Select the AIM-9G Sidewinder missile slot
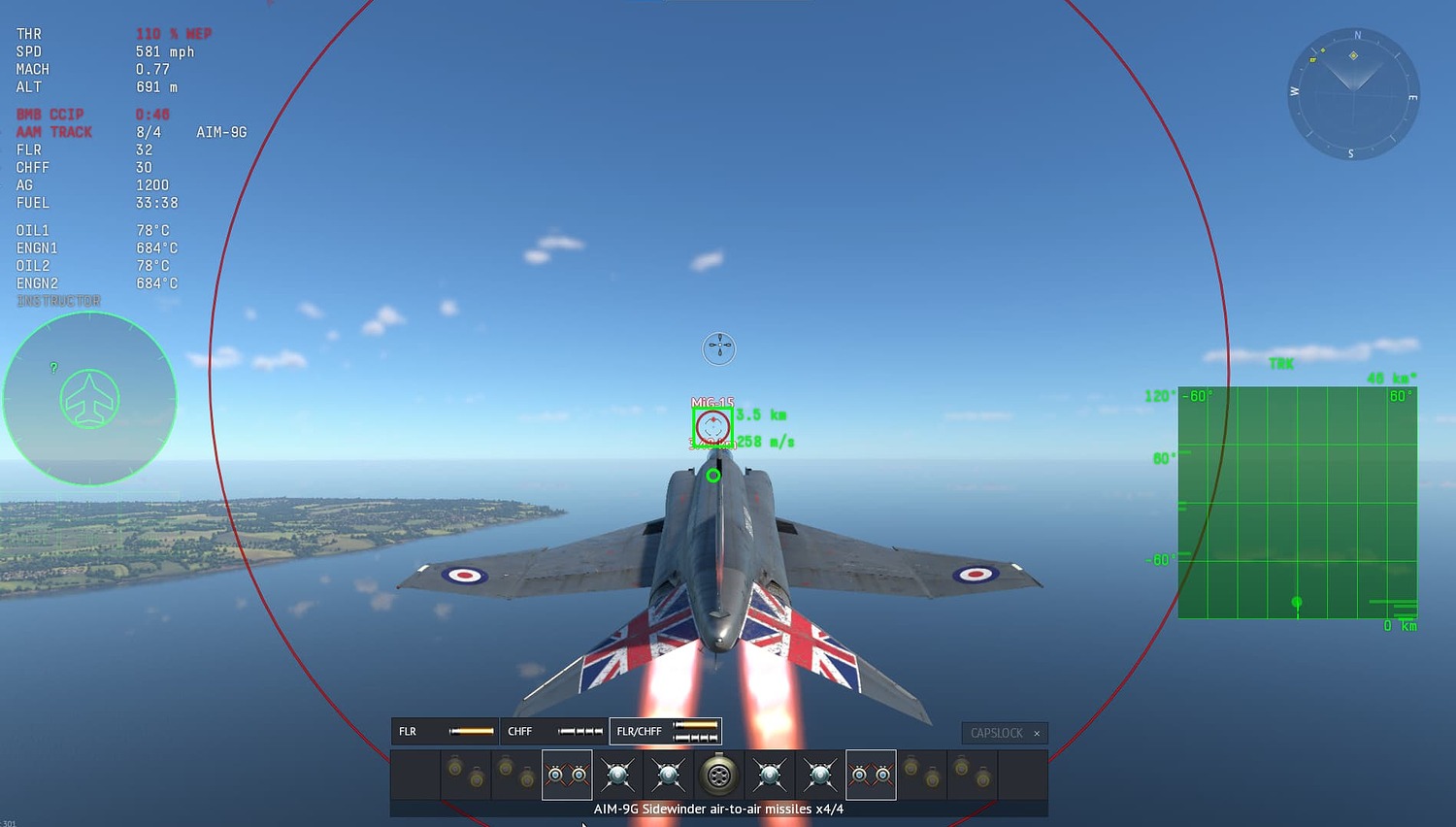Image resolution: width=1456 pixels, height=827 pixels. [567, 775]
